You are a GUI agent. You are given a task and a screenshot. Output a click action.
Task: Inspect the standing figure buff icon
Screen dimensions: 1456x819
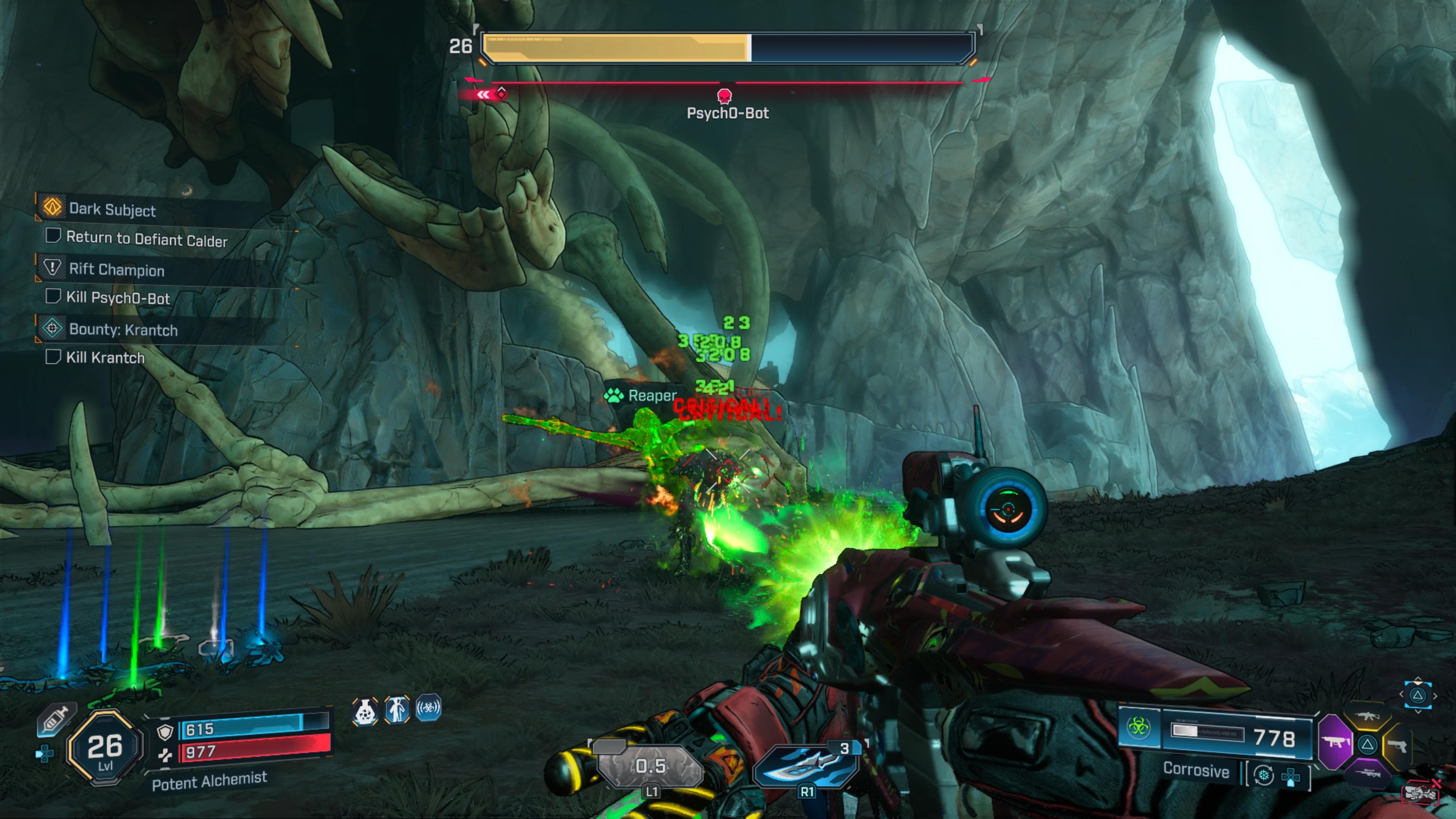[397, 710]
